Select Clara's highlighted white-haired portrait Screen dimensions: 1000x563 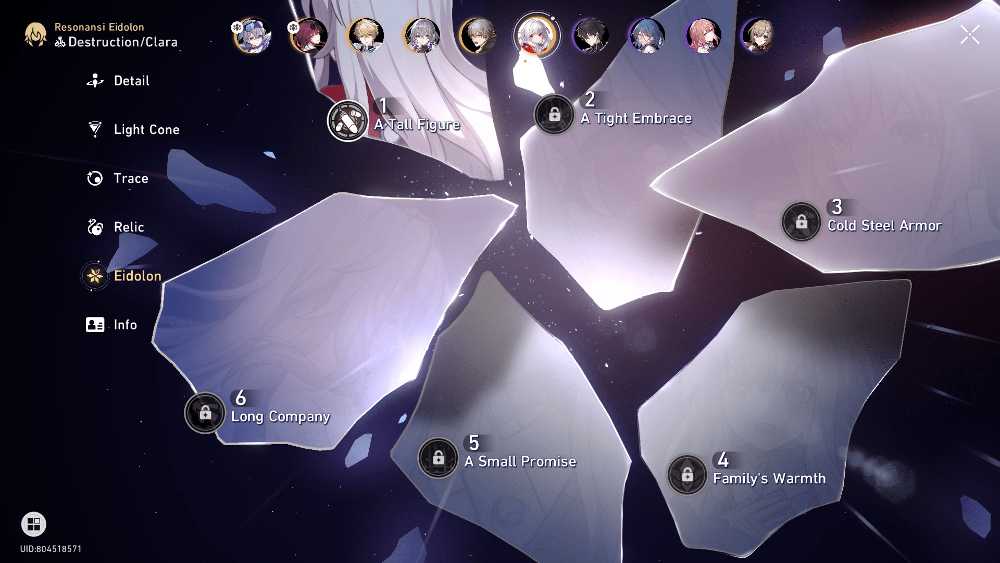click(536, 35)
